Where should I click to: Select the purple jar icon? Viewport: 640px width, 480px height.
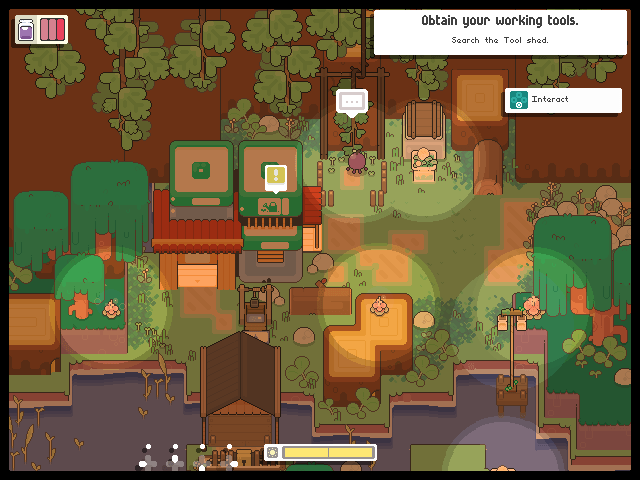click(x=26, y=29)
